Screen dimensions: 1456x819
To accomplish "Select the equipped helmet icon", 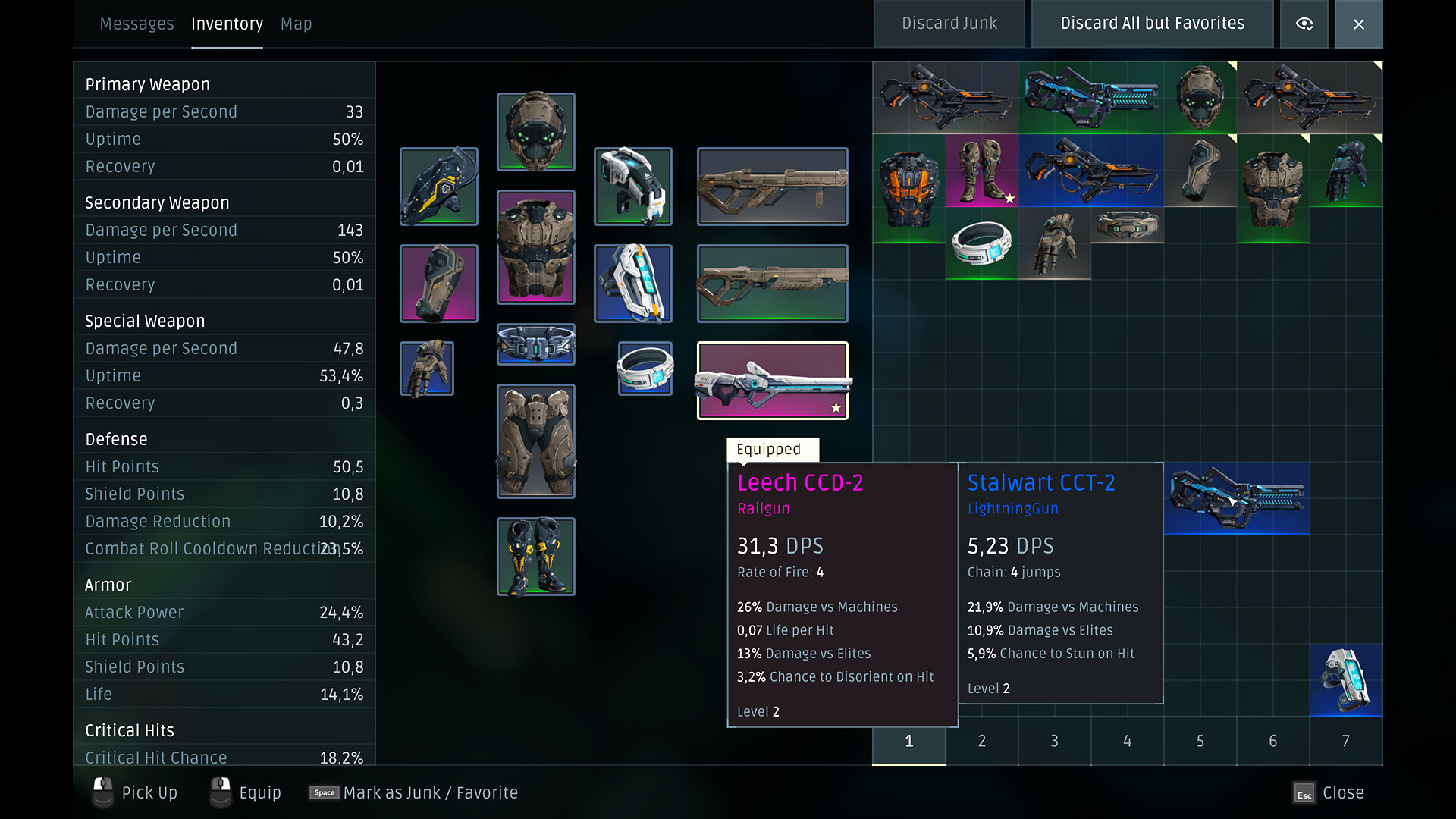I will click(536, 131).
